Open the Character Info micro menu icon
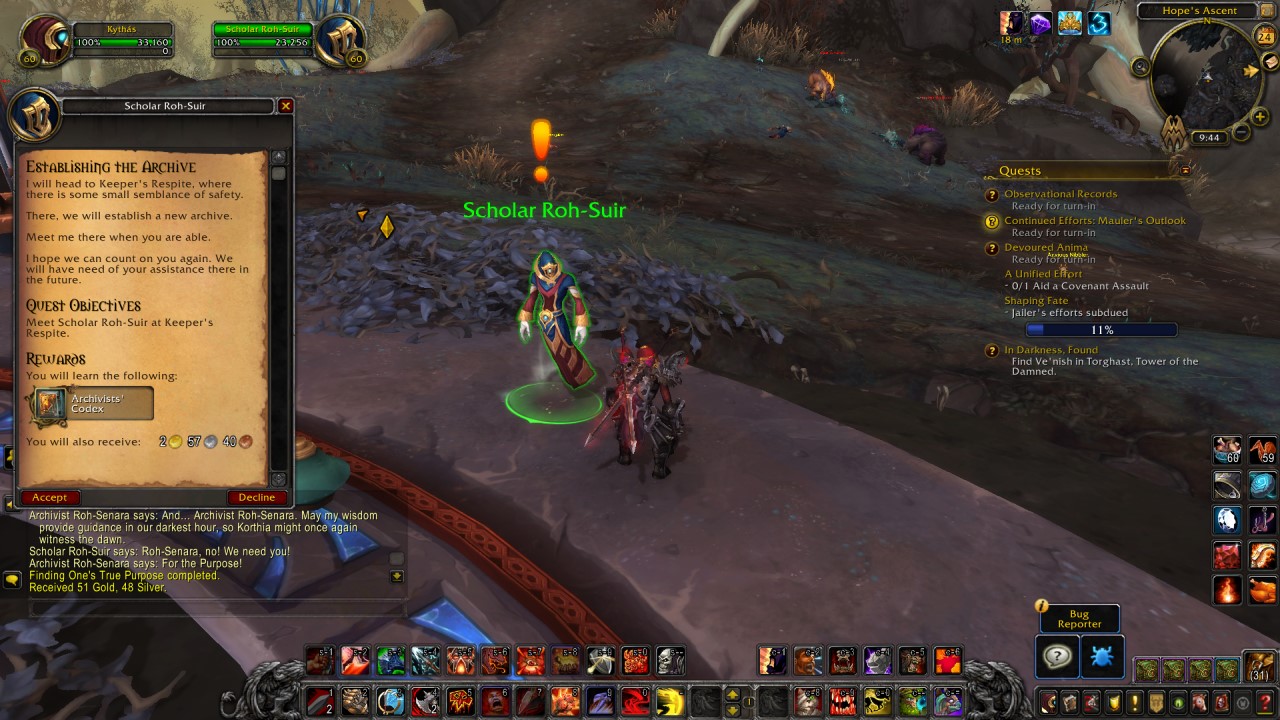The height and width of the screenshot is (720, 1280). pos(1049,700)
